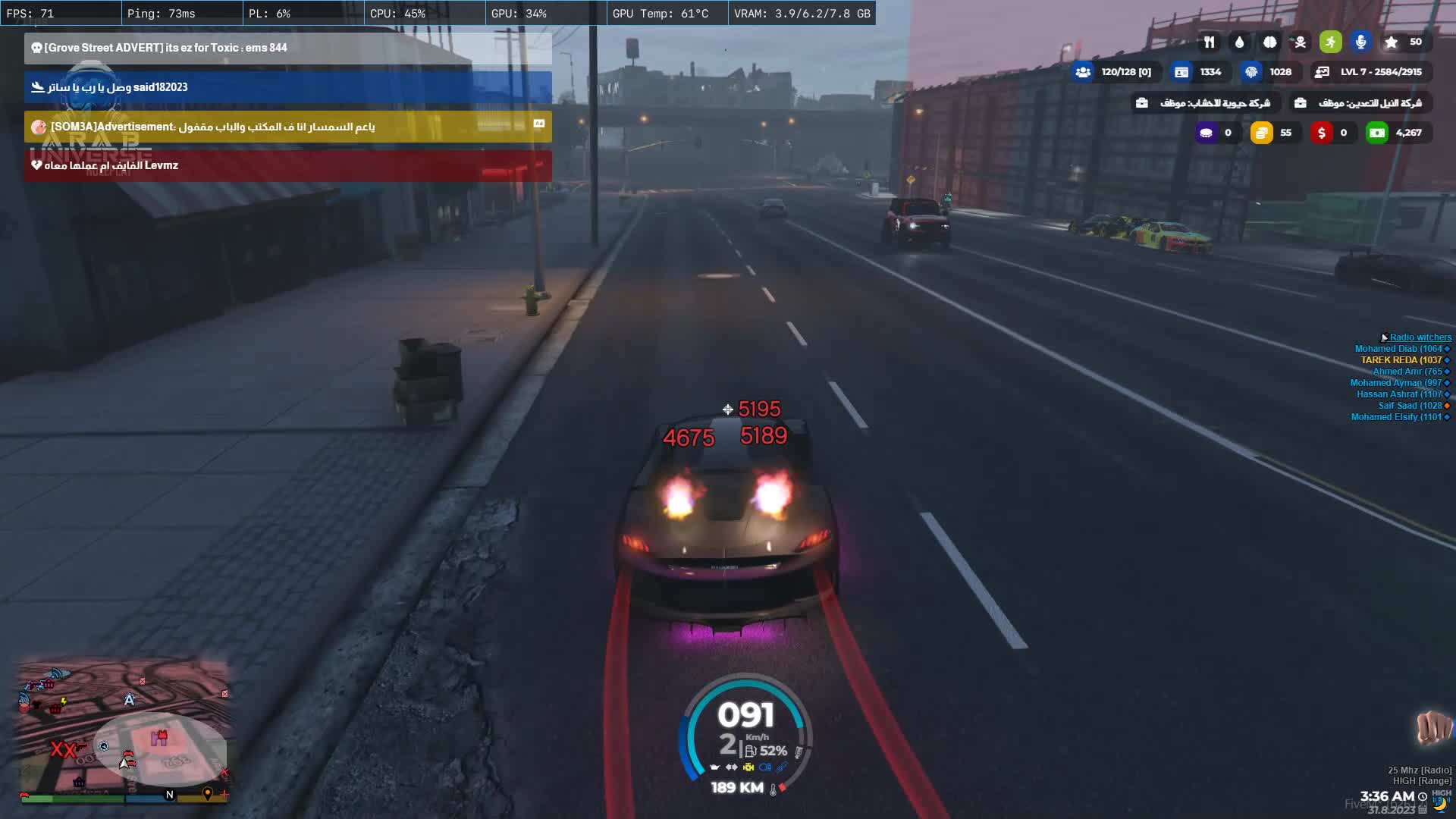The height and width of the screenshot is (819, 1456).
Task: Click the skull and crossbones icon
Action: tap(1300, 42)
